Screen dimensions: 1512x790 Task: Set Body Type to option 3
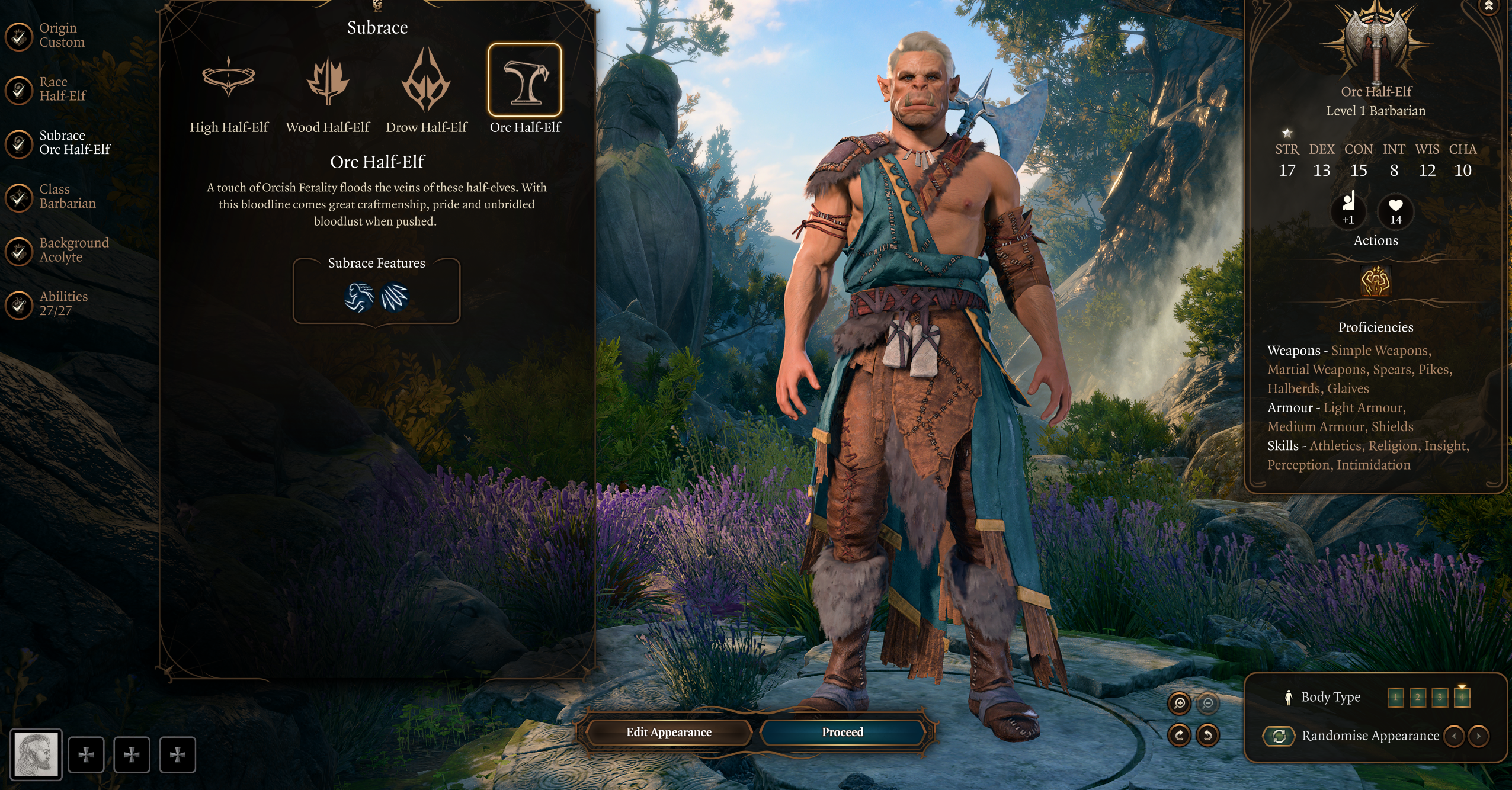coord(1440,697)
